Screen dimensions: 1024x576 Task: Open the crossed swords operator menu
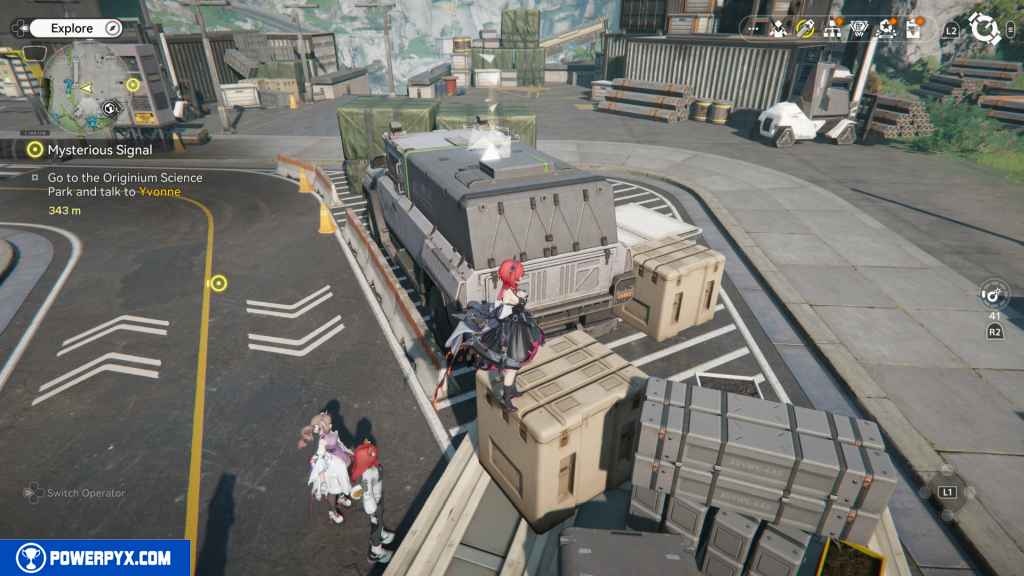click(x=779, y=29)
